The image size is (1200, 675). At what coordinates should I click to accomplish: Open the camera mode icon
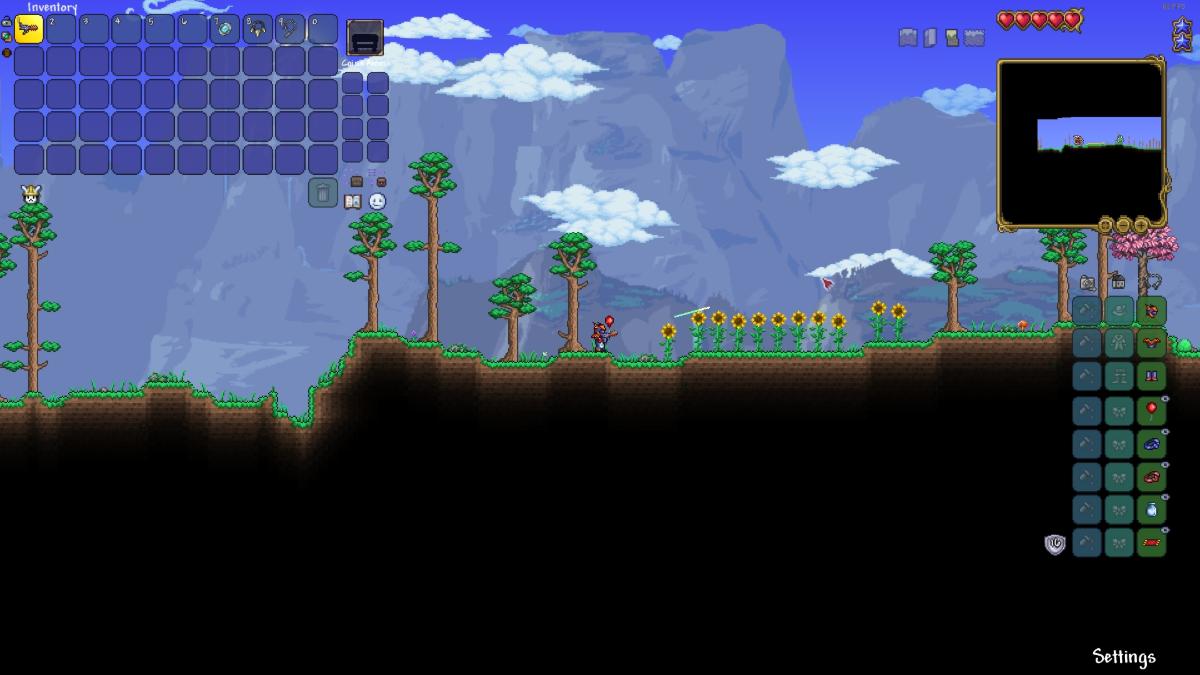1087,283
